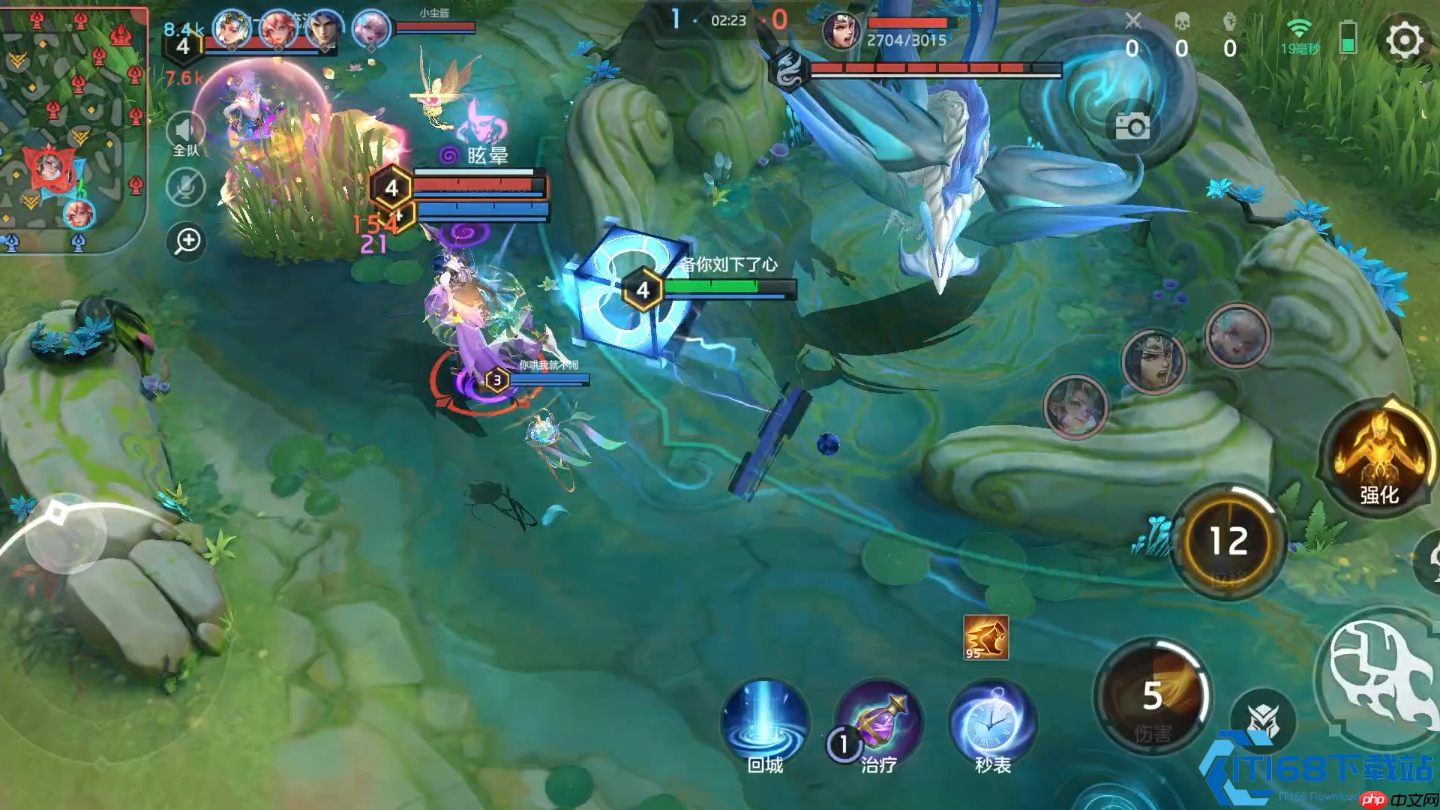Screen dimensions: 1440x810
Task: Select the dark-haired male teammate portrait
Action: click(324, 29)
